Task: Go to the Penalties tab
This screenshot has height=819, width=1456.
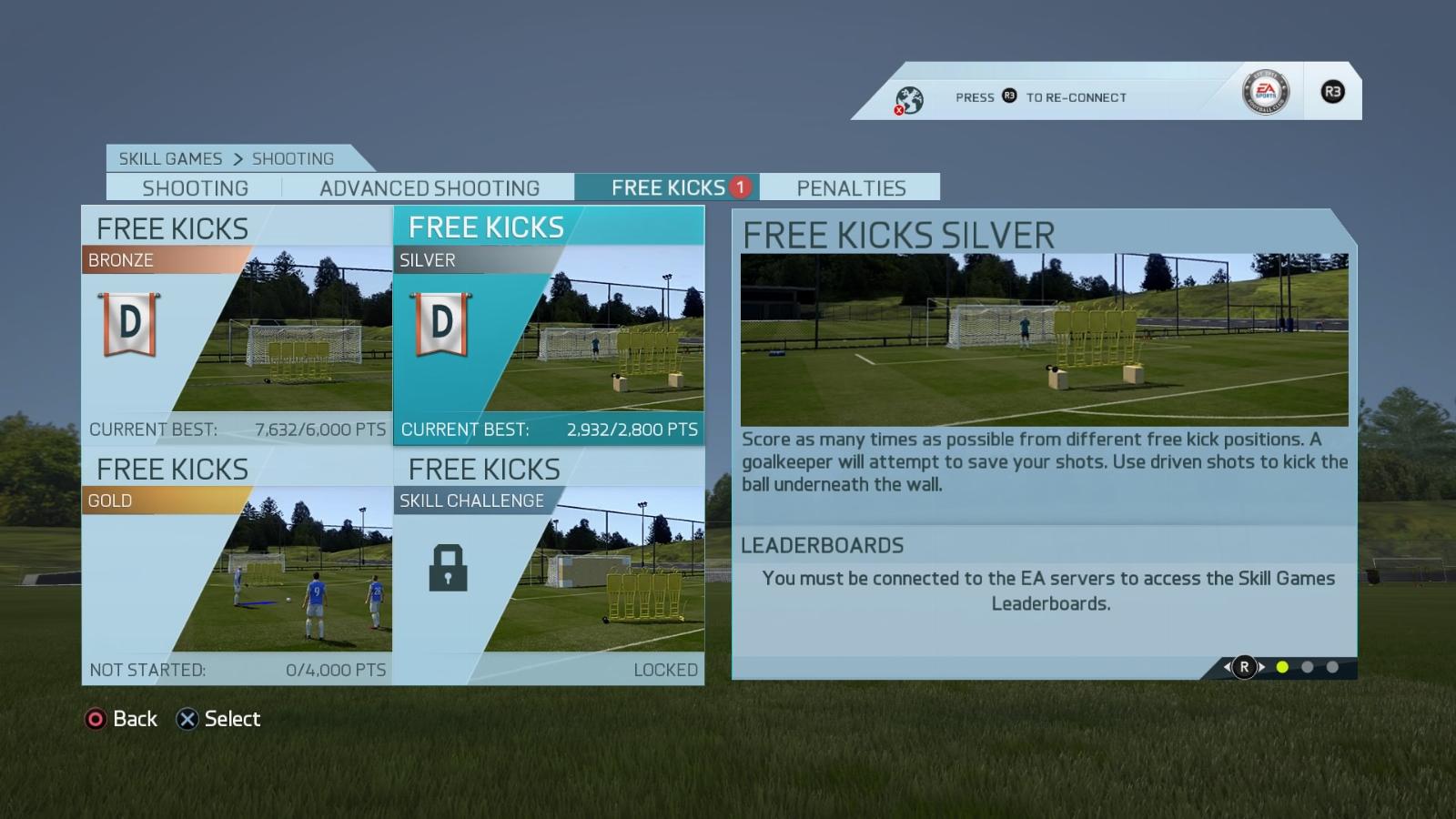Action: click(x=851, y=188)
